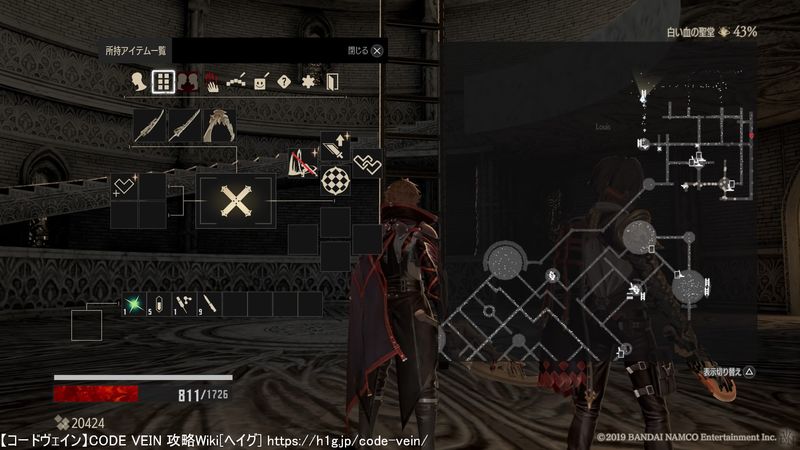Choose the fur cloak blood veil slot
800x450 pixels.
pyautogui.click(x=218, y=126)
